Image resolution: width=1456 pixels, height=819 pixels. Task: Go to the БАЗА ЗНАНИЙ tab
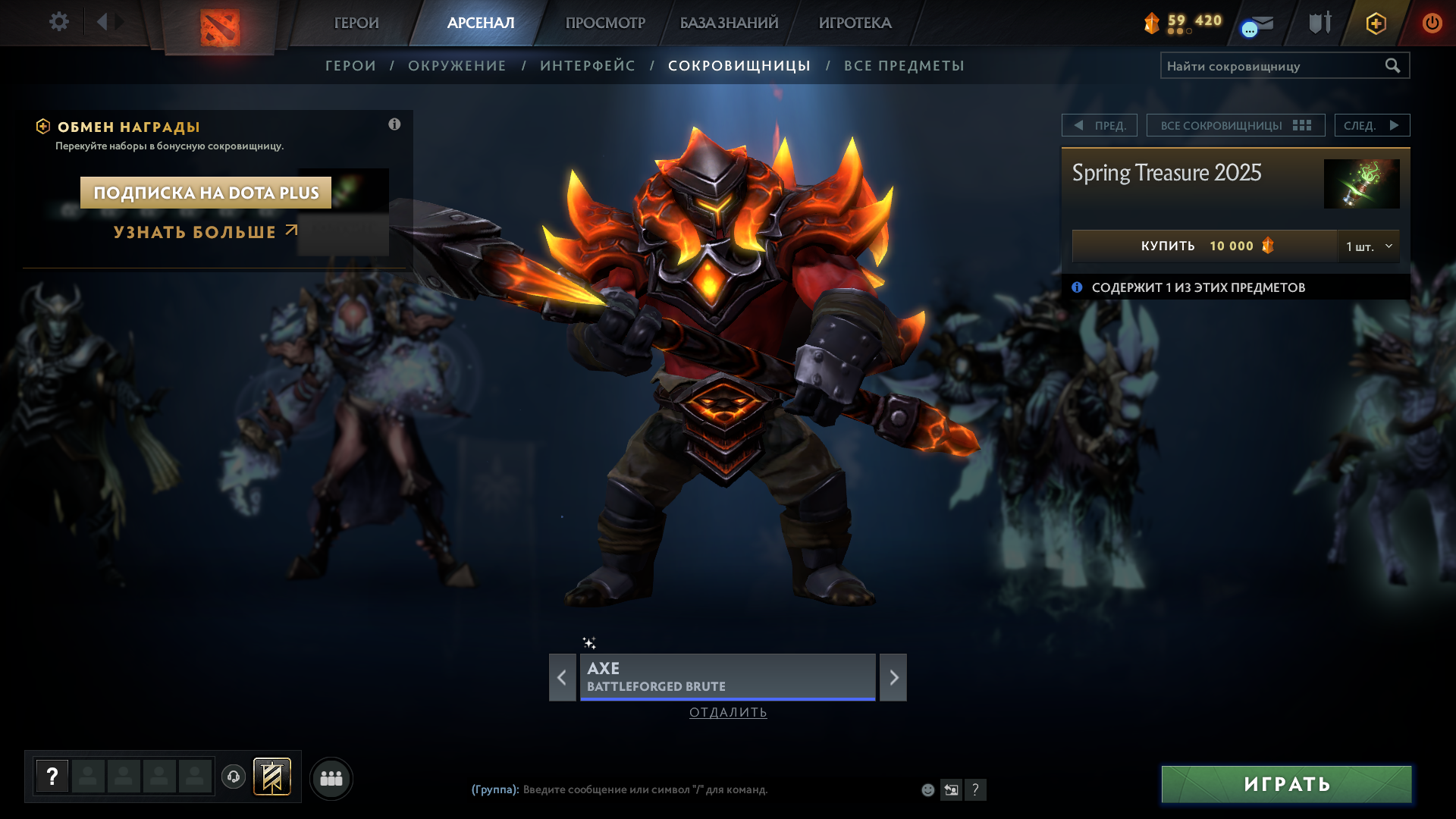(x=729, y=23)
